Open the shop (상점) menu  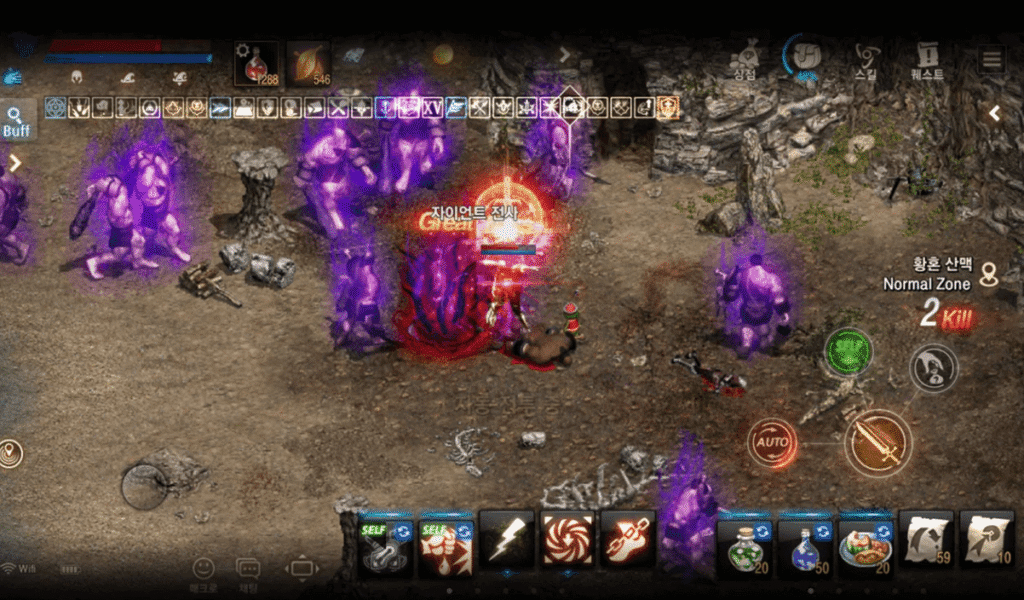tap(742, 58)
